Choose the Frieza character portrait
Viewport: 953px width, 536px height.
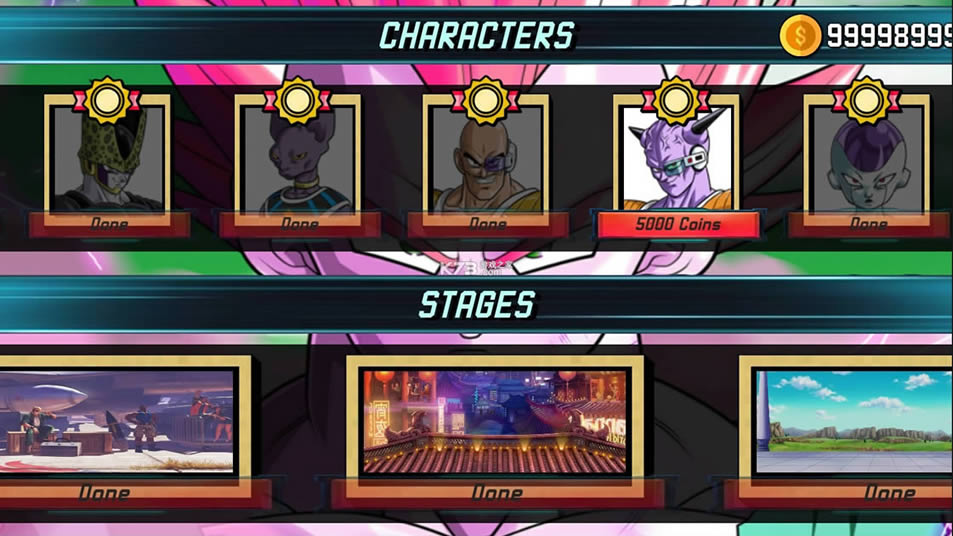[866, 158]
